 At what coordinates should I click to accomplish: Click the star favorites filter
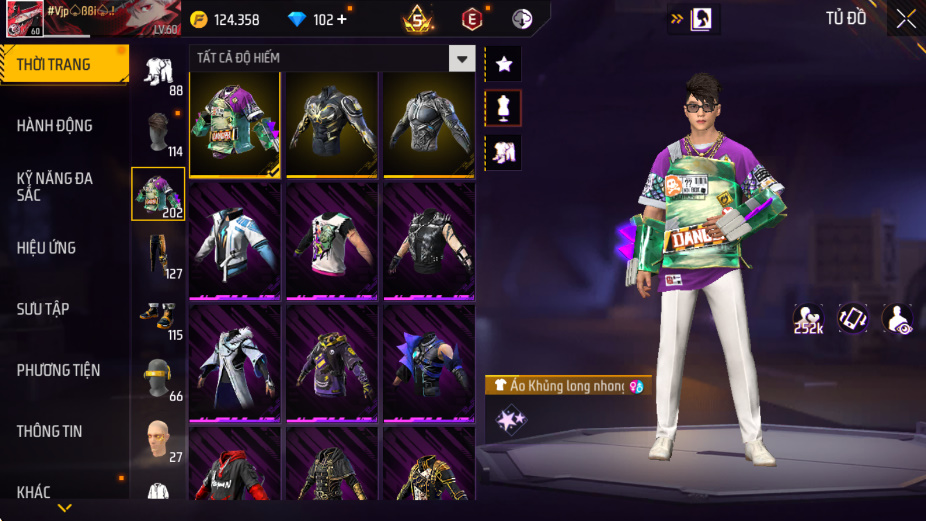503,64
